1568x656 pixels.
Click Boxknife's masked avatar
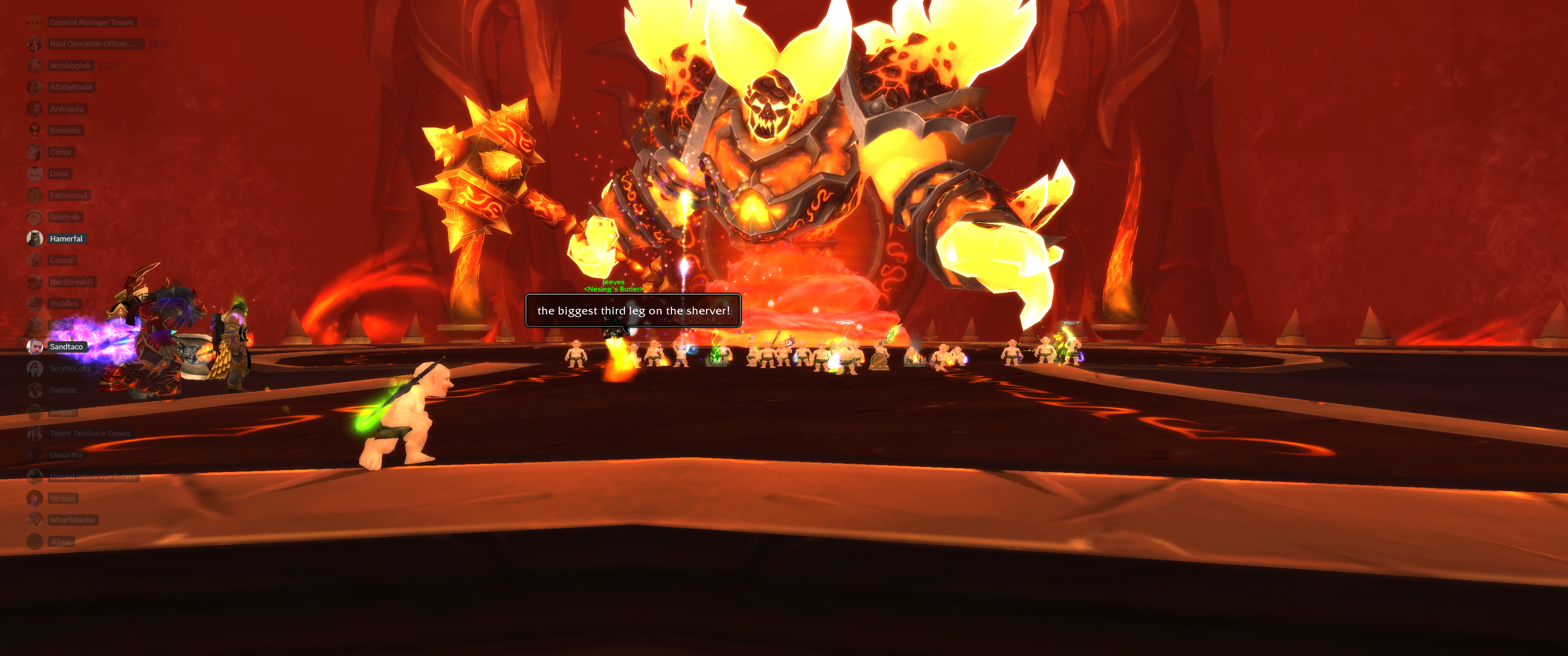(35, 130)
